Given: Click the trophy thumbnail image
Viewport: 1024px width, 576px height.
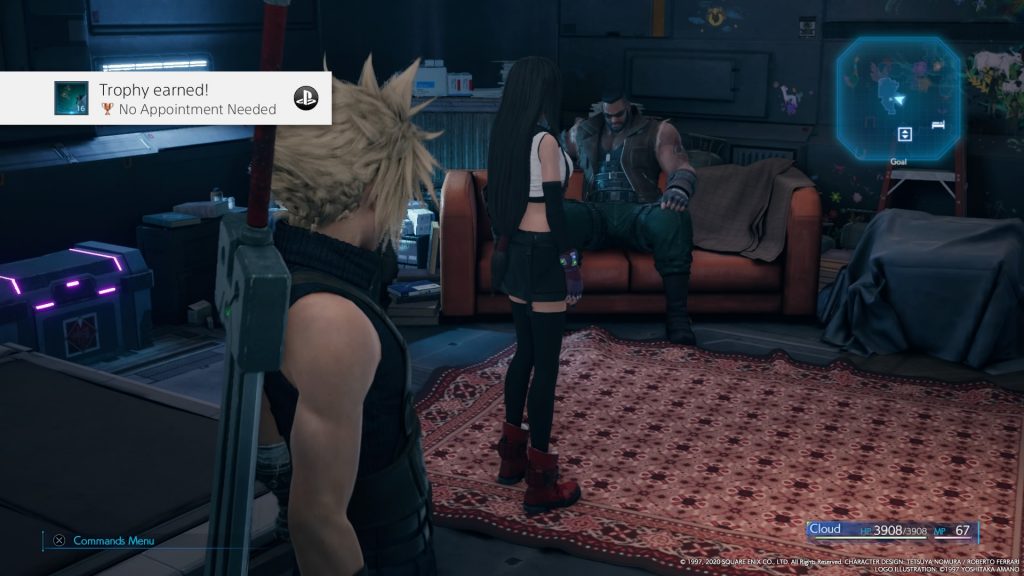Looking at the screenshot, I should pyautogui.click(x=69, y=97).
